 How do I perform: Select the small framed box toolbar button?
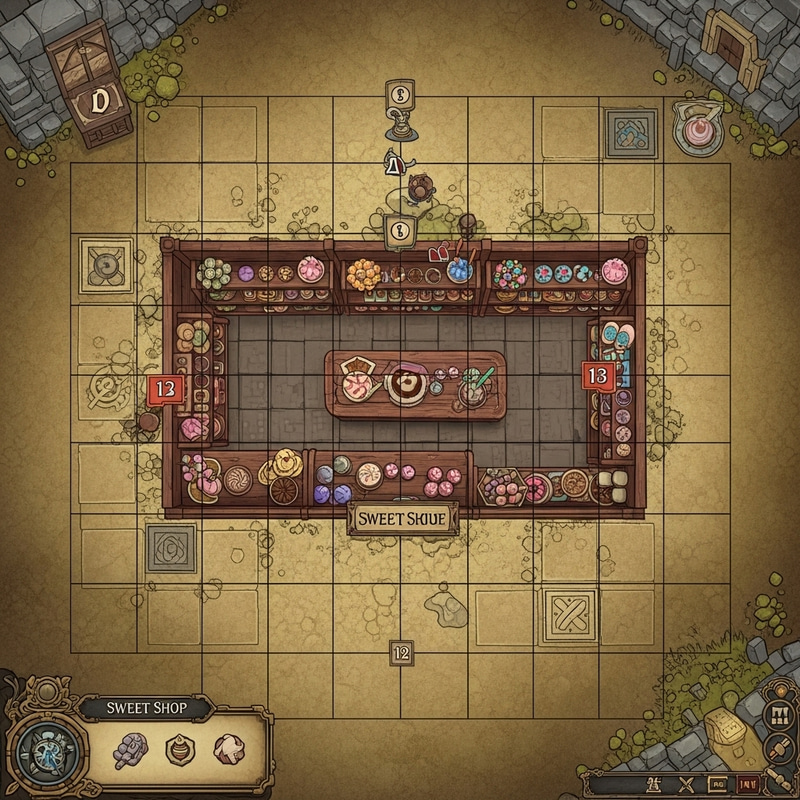tap(717, 786)
